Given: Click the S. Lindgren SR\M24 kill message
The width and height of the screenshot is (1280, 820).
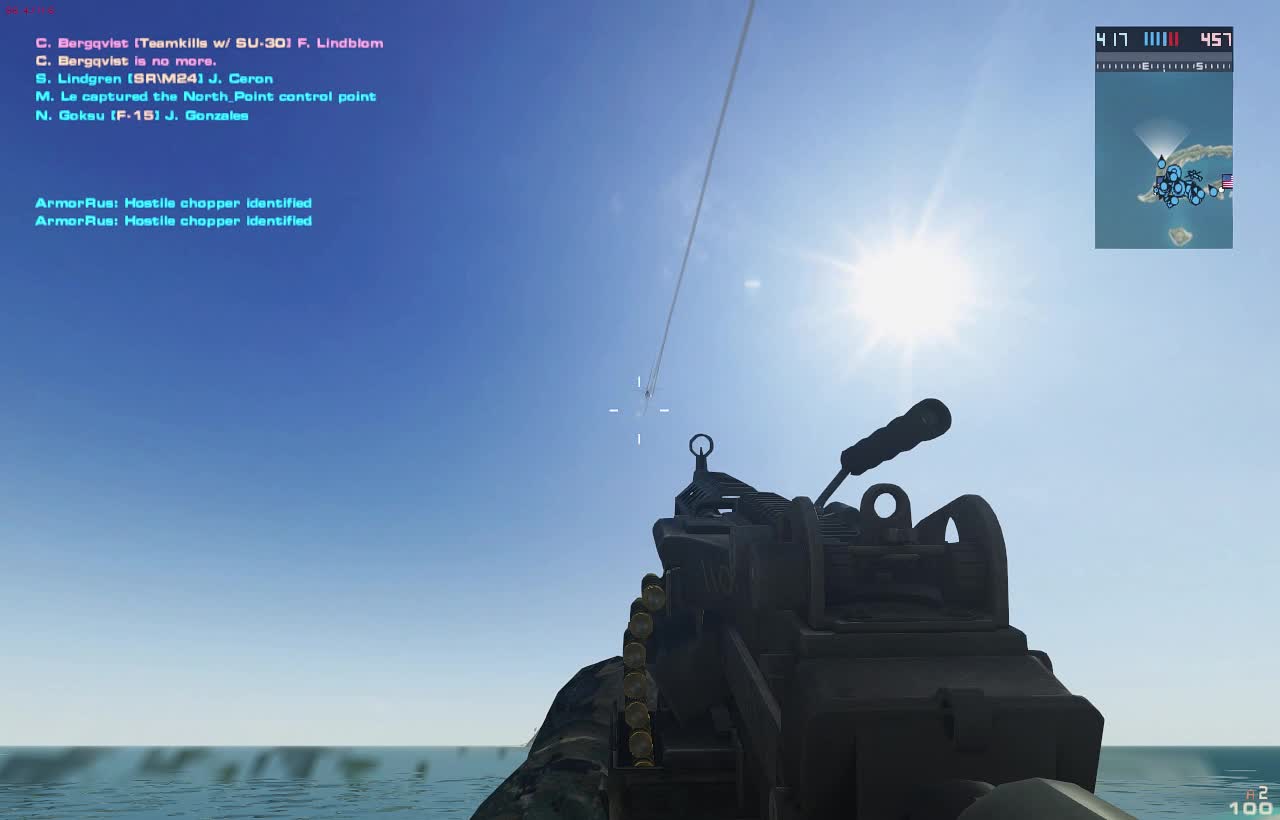Looking at the screenshot, I should [x=154, y=78].
